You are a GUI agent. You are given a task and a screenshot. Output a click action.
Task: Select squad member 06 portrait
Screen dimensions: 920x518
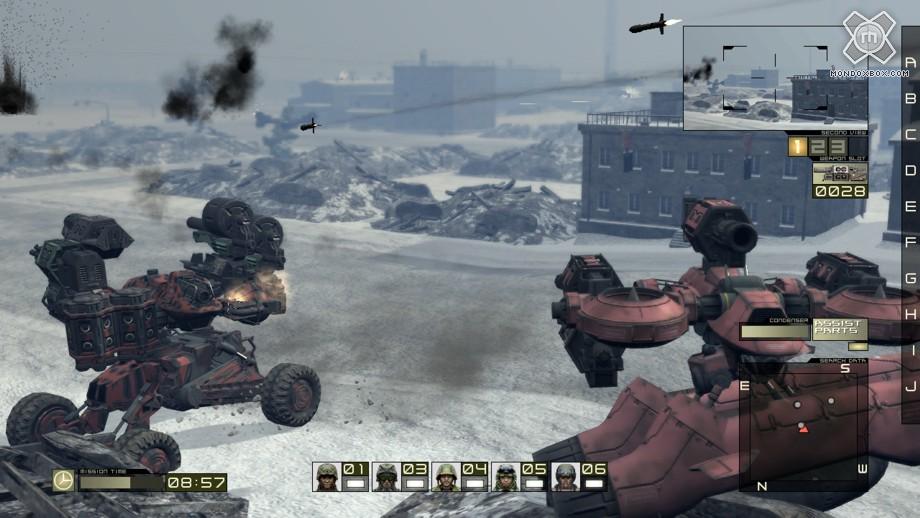tap(566, 477)
